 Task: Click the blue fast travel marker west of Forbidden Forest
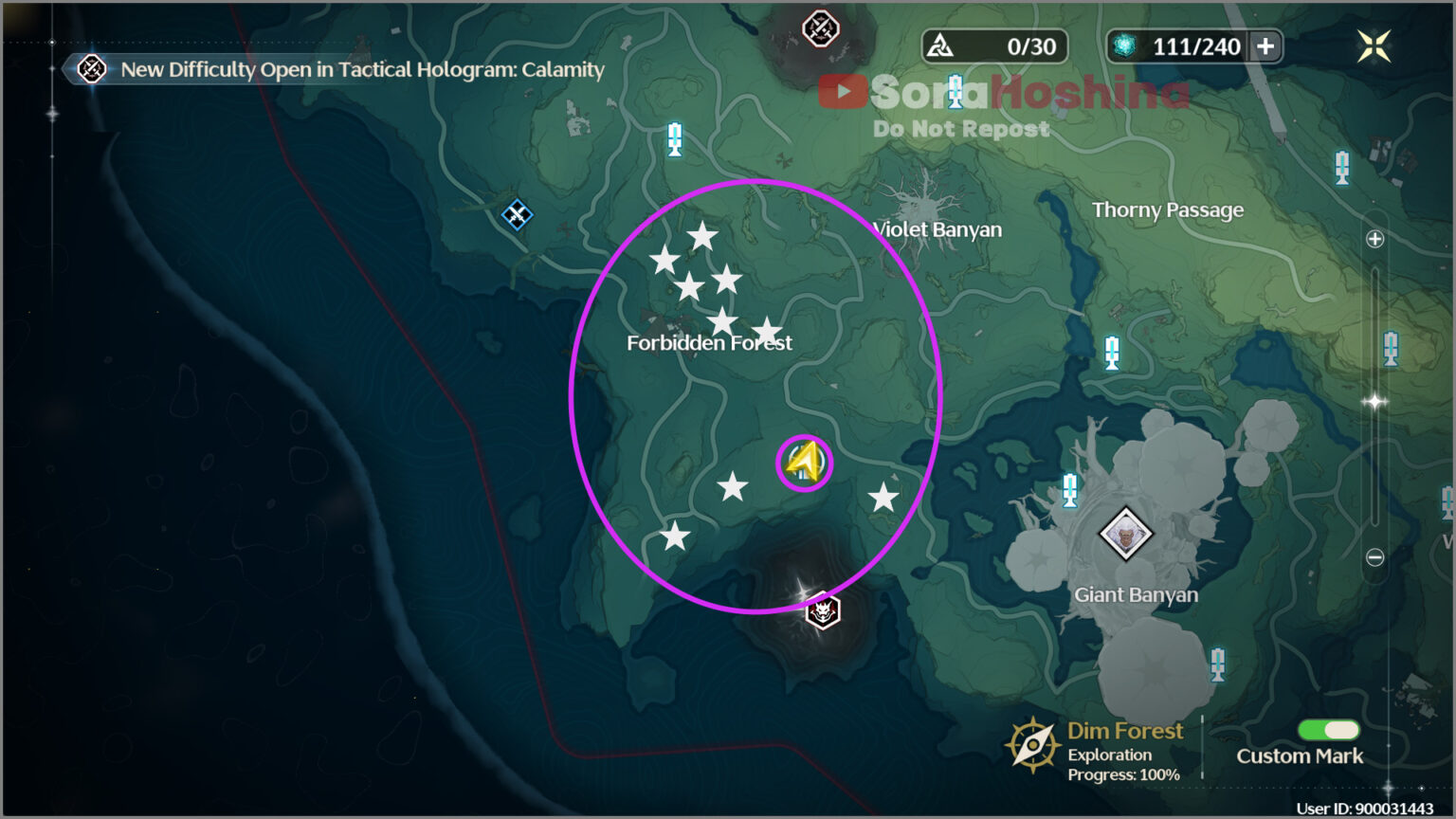pyautogui.click(x=516, y=216)
